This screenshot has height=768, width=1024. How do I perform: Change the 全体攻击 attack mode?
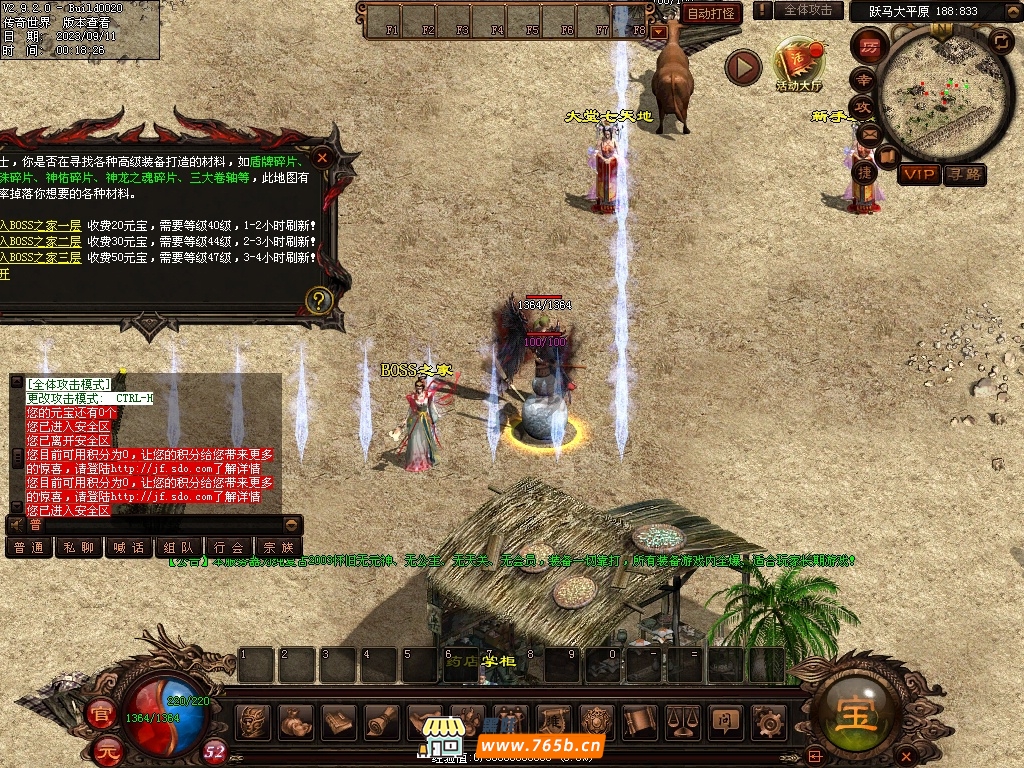806,10
